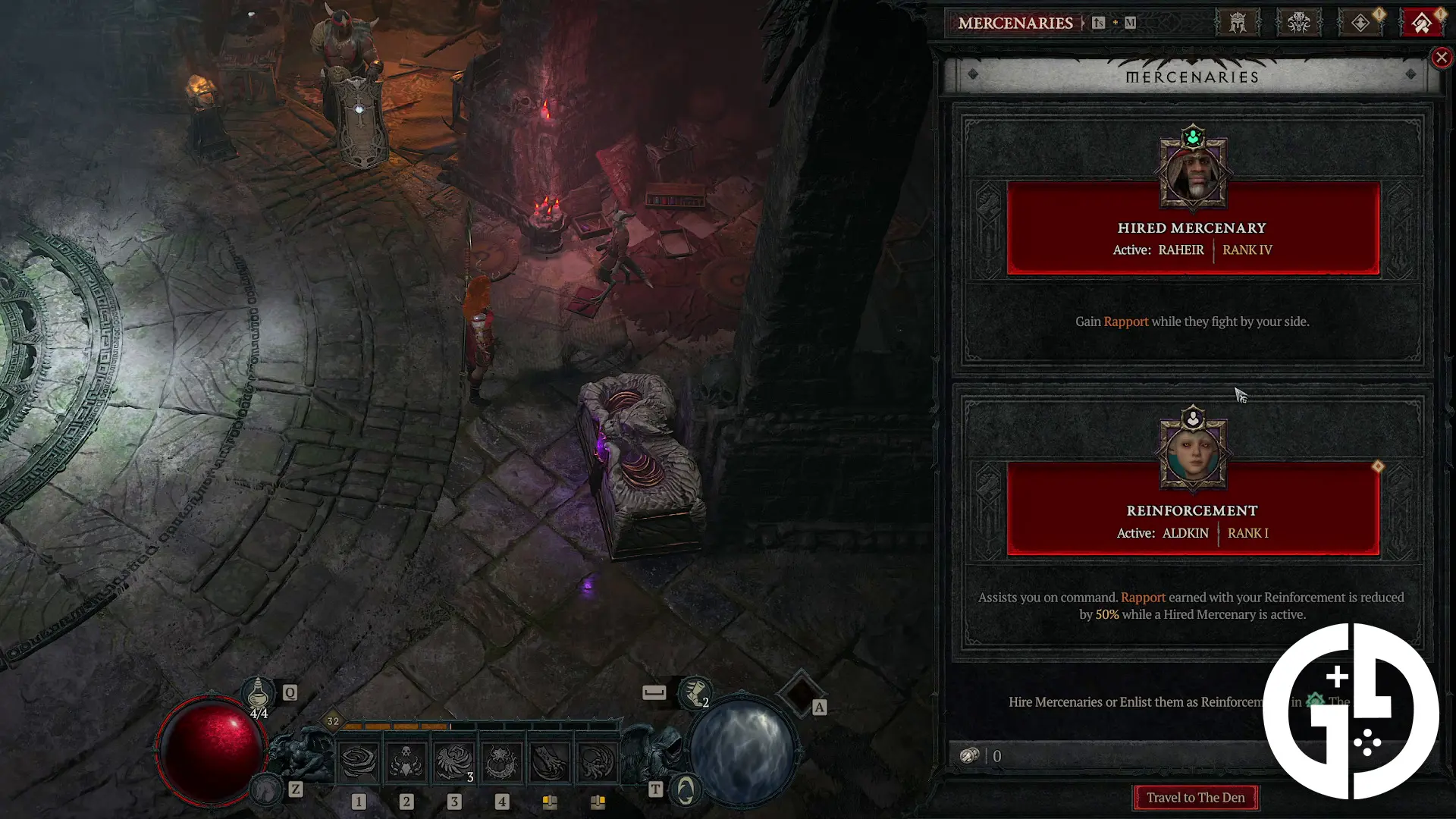Summon the mount with the horse icon
This screenshot has height=819, width=1456.
(x=266, y=789)
